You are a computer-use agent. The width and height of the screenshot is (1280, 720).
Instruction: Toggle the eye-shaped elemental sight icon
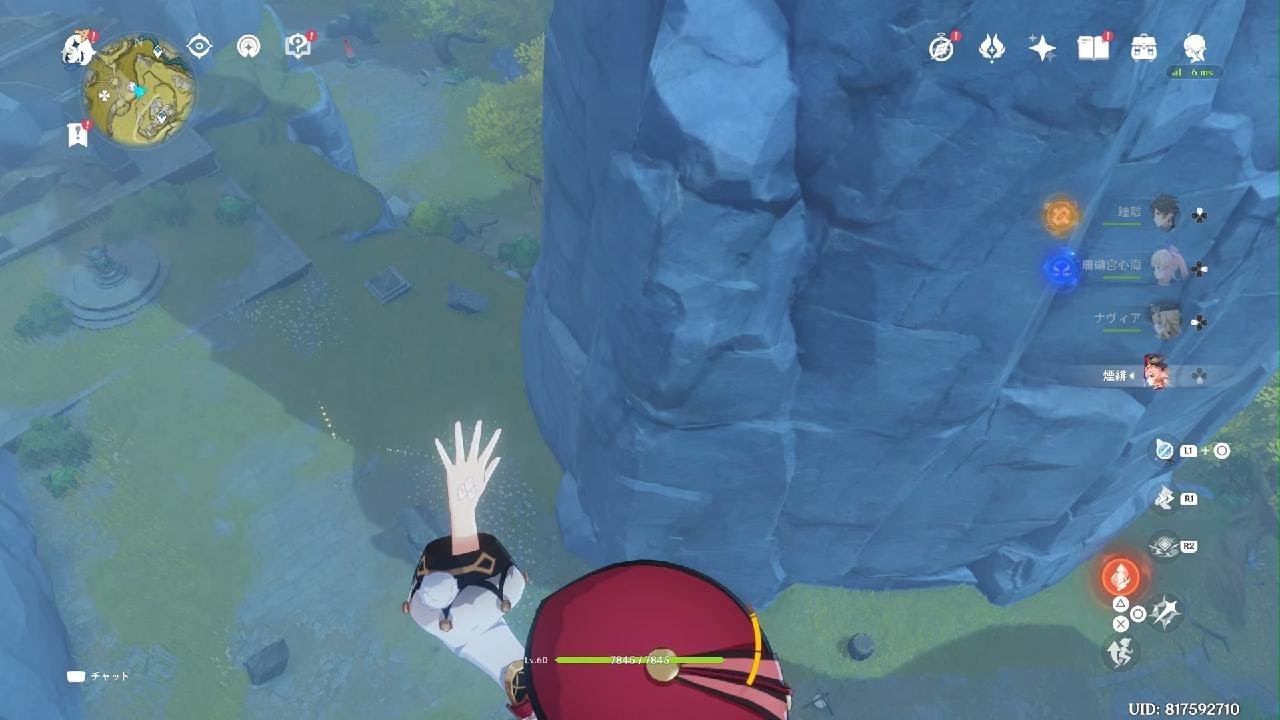pyautogui.click(x=200, y=46)
